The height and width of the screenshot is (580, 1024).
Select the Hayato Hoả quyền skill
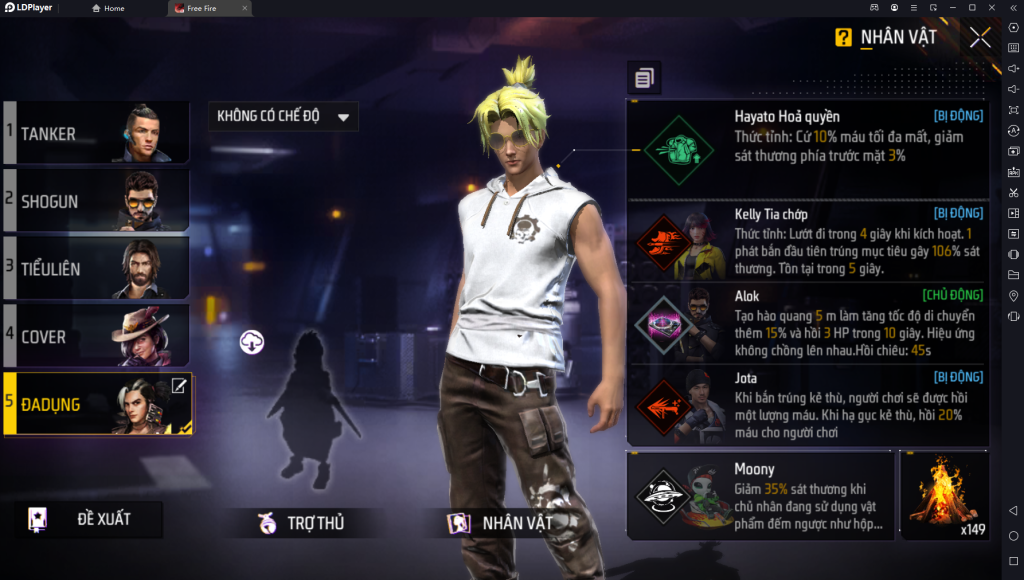806,149
